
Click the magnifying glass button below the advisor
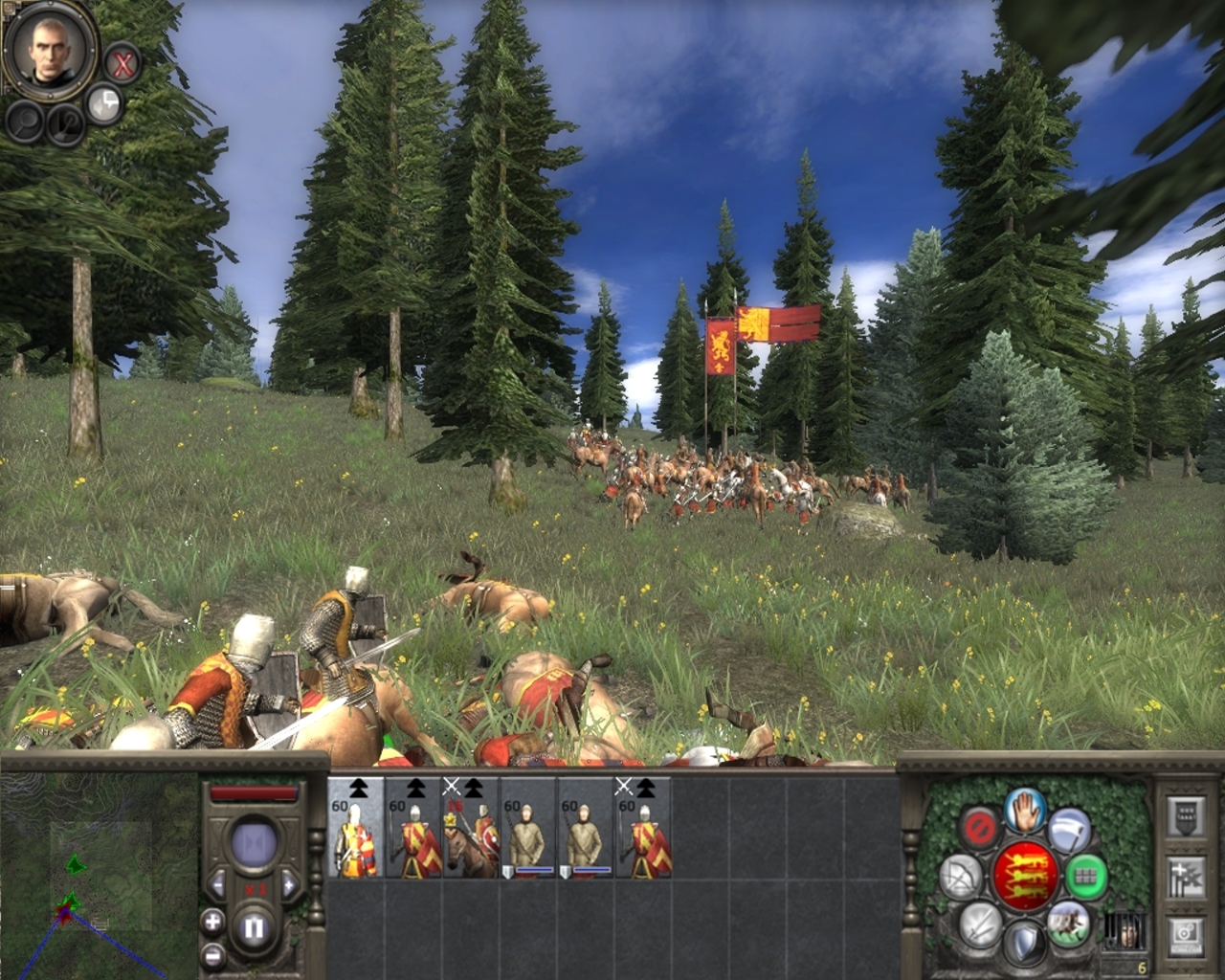pyautogui.click(x=26, y=121)
